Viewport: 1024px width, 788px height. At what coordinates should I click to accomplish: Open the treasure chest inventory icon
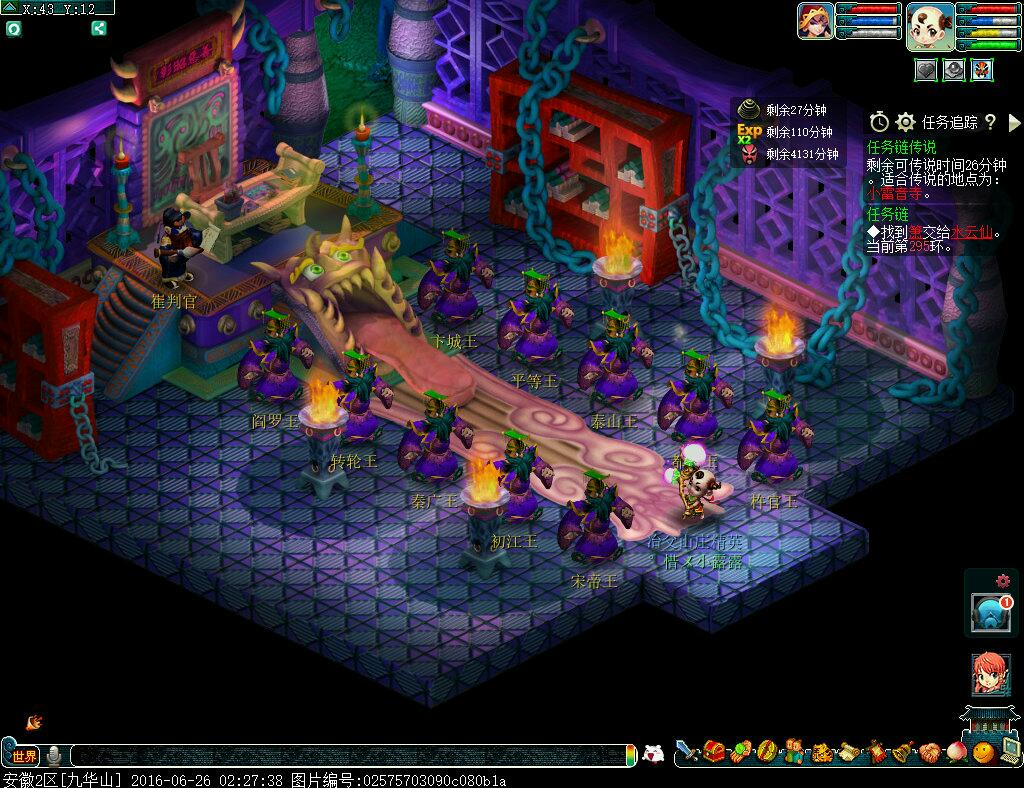click(714, 751)
